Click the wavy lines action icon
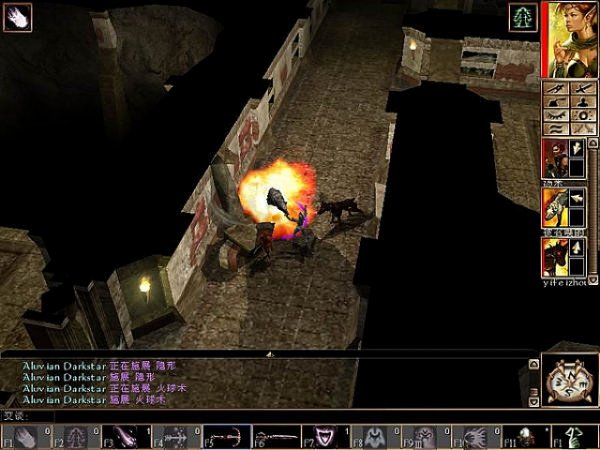 click(x=553, y=128)
